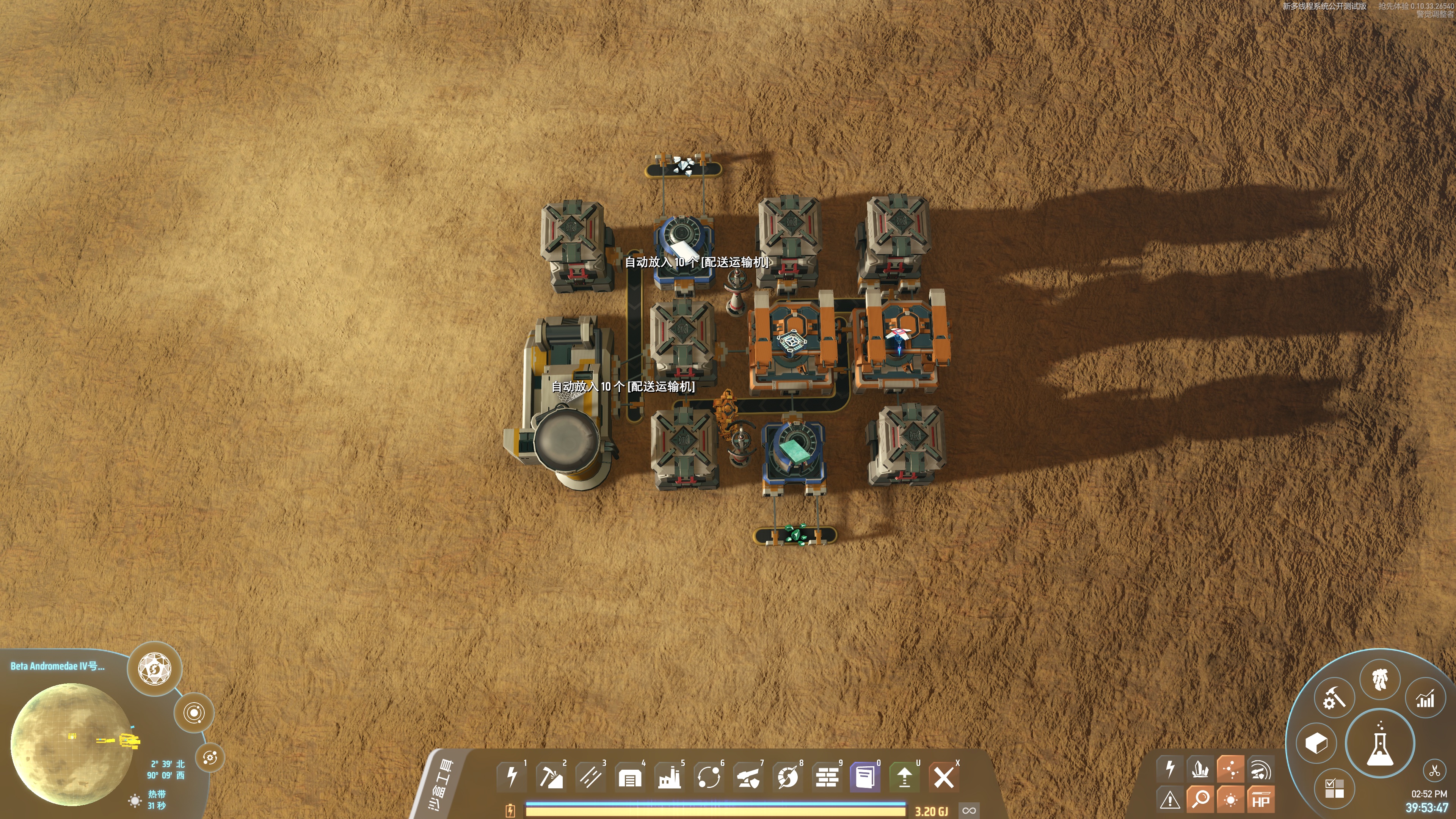Viewport: 1456px width, 819px height.
Task: Open the research flask tech tree
Action: tap(1380, 744)
